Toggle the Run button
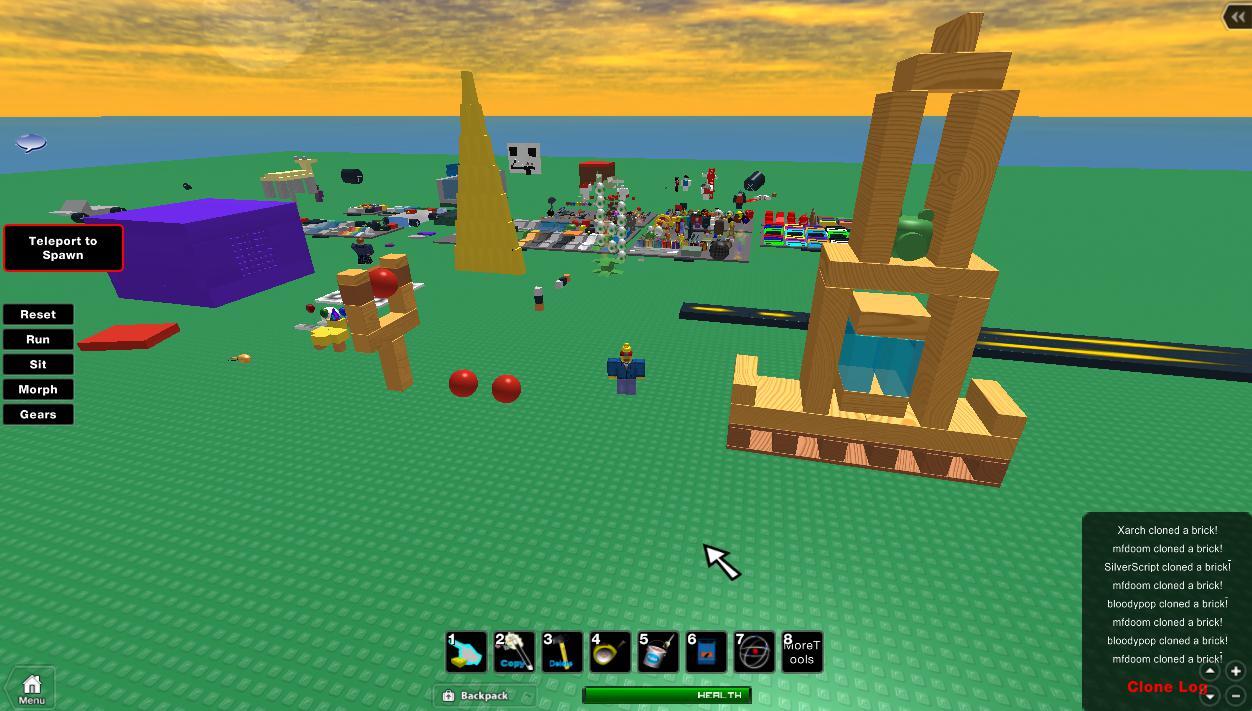 (38, 339)
